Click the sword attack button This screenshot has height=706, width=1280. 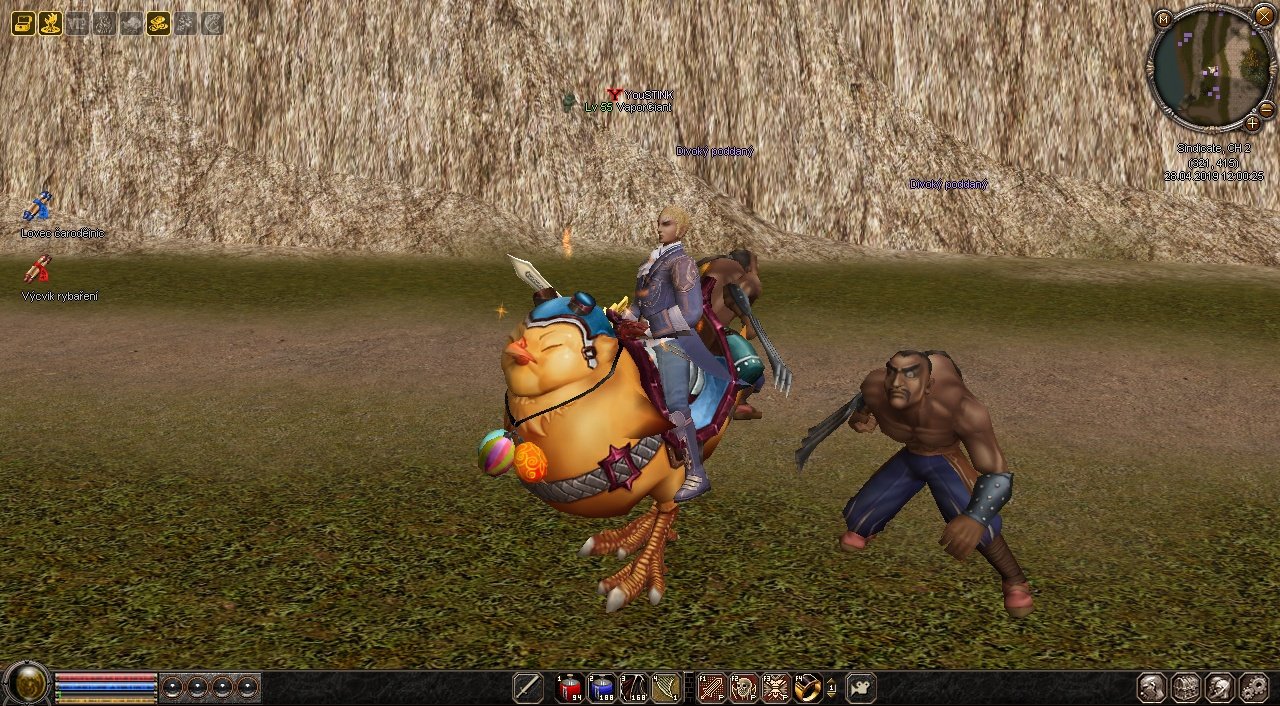click(528, 688)
